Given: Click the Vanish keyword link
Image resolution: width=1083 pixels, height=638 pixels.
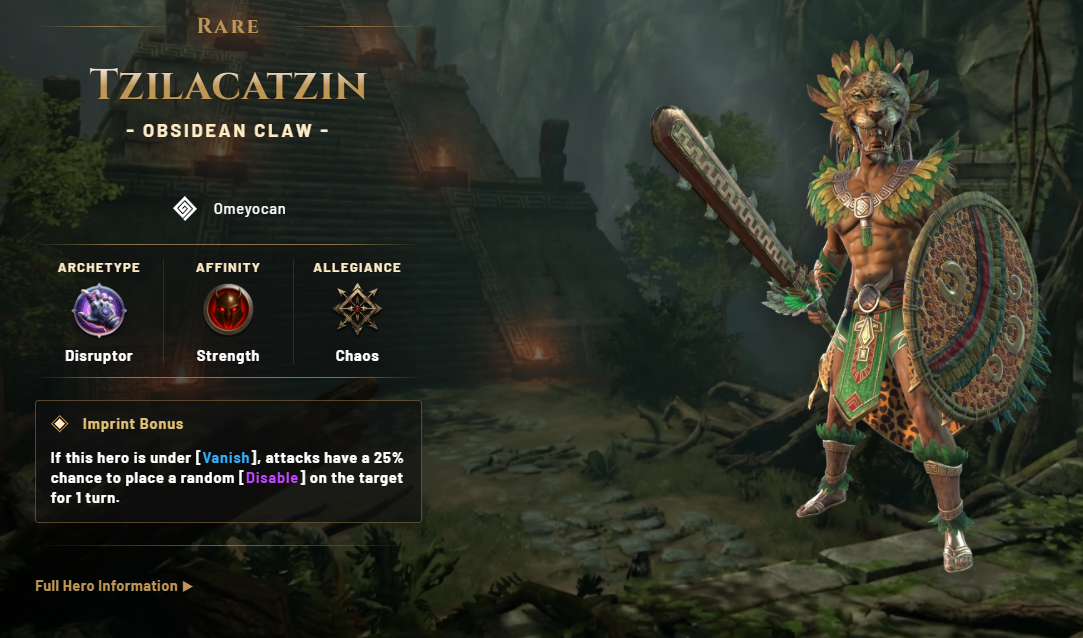Looking at the screenshot, I should [226, 458].
